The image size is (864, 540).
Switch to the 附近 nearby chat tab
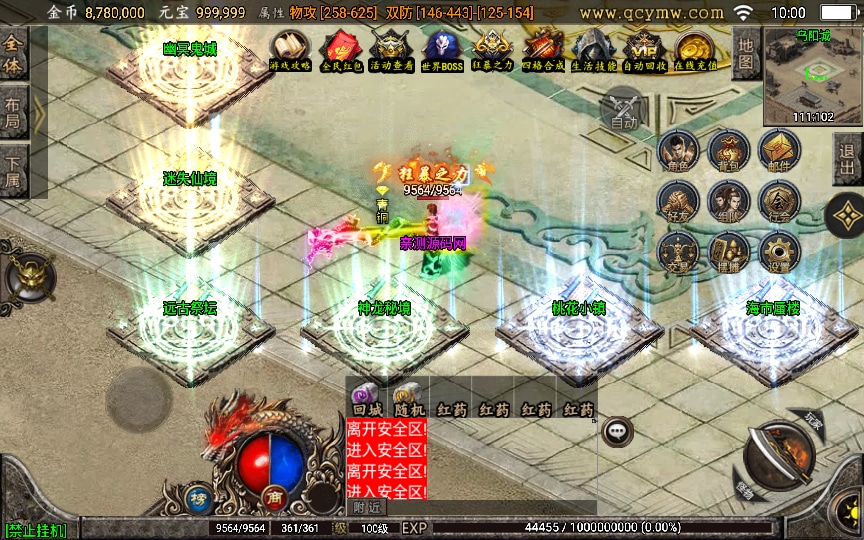pos(366,508)
